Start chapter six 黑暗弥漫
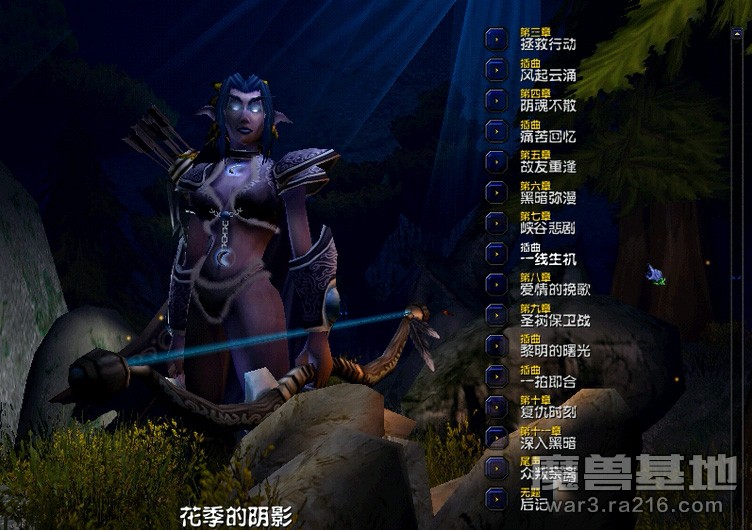The width and height of the screenshot is (752, 530). tap(497, 192)
